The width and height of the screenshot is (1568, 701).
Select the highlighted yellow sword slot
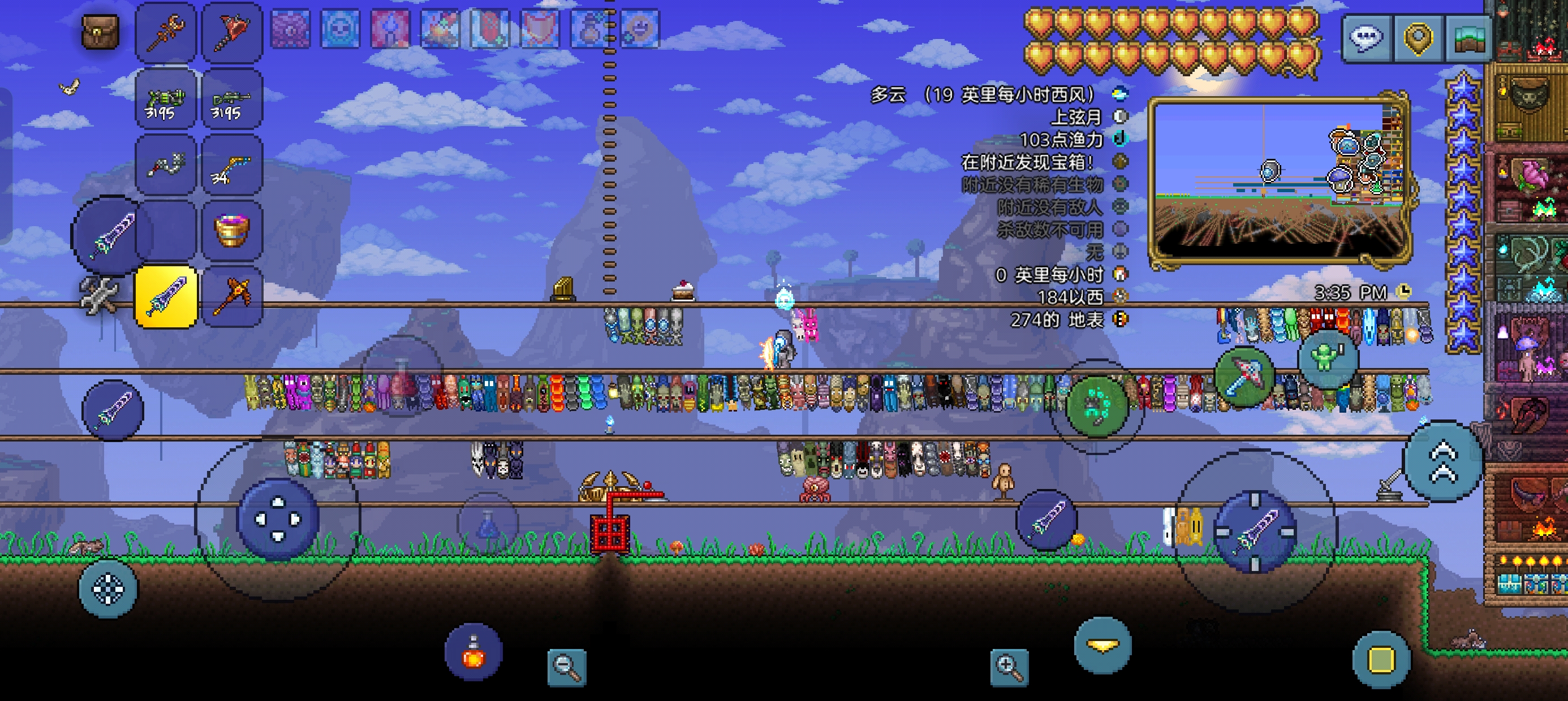[166, 297]
